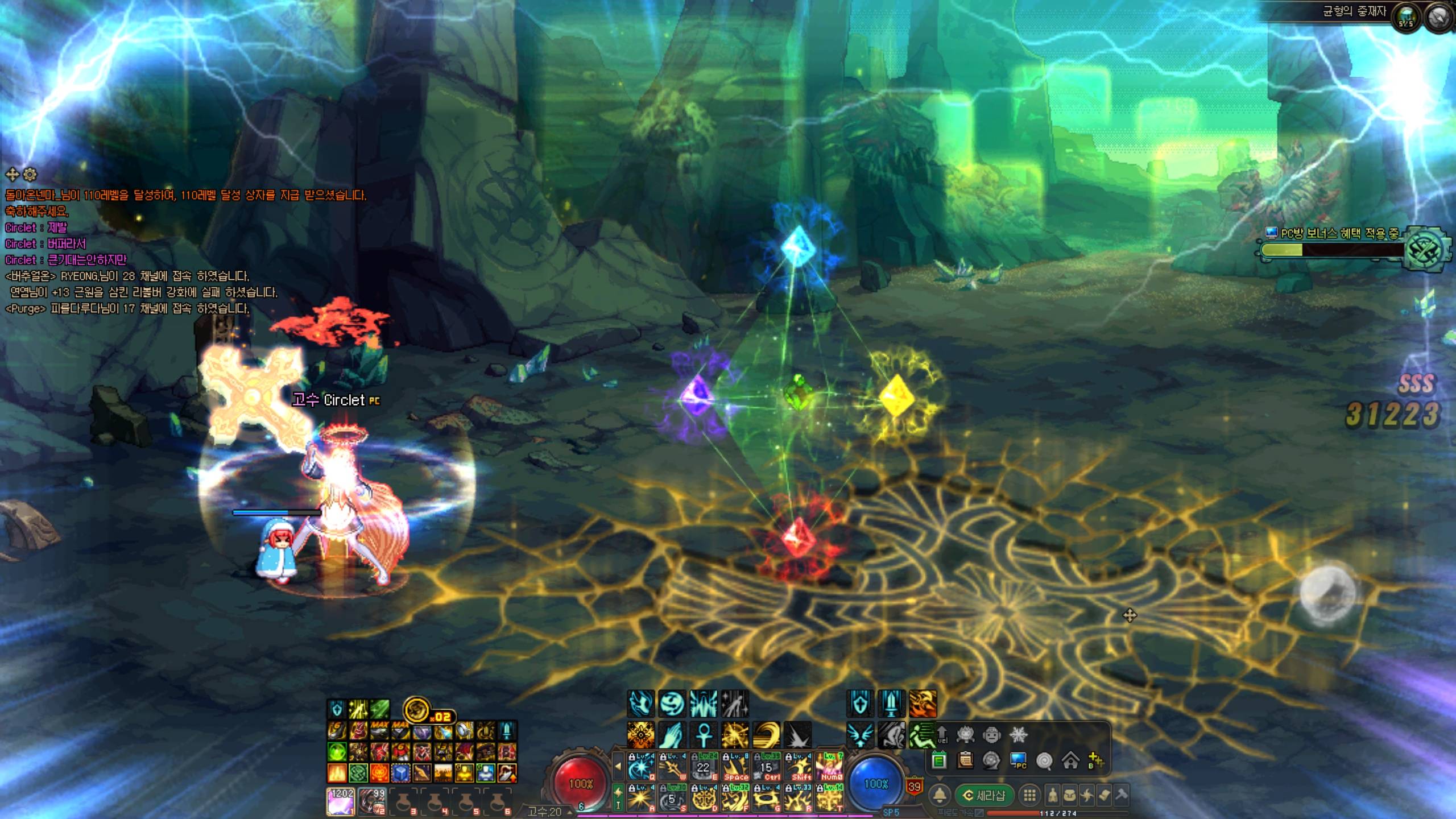Open the green calendar event icon

[x=939, y=760]
